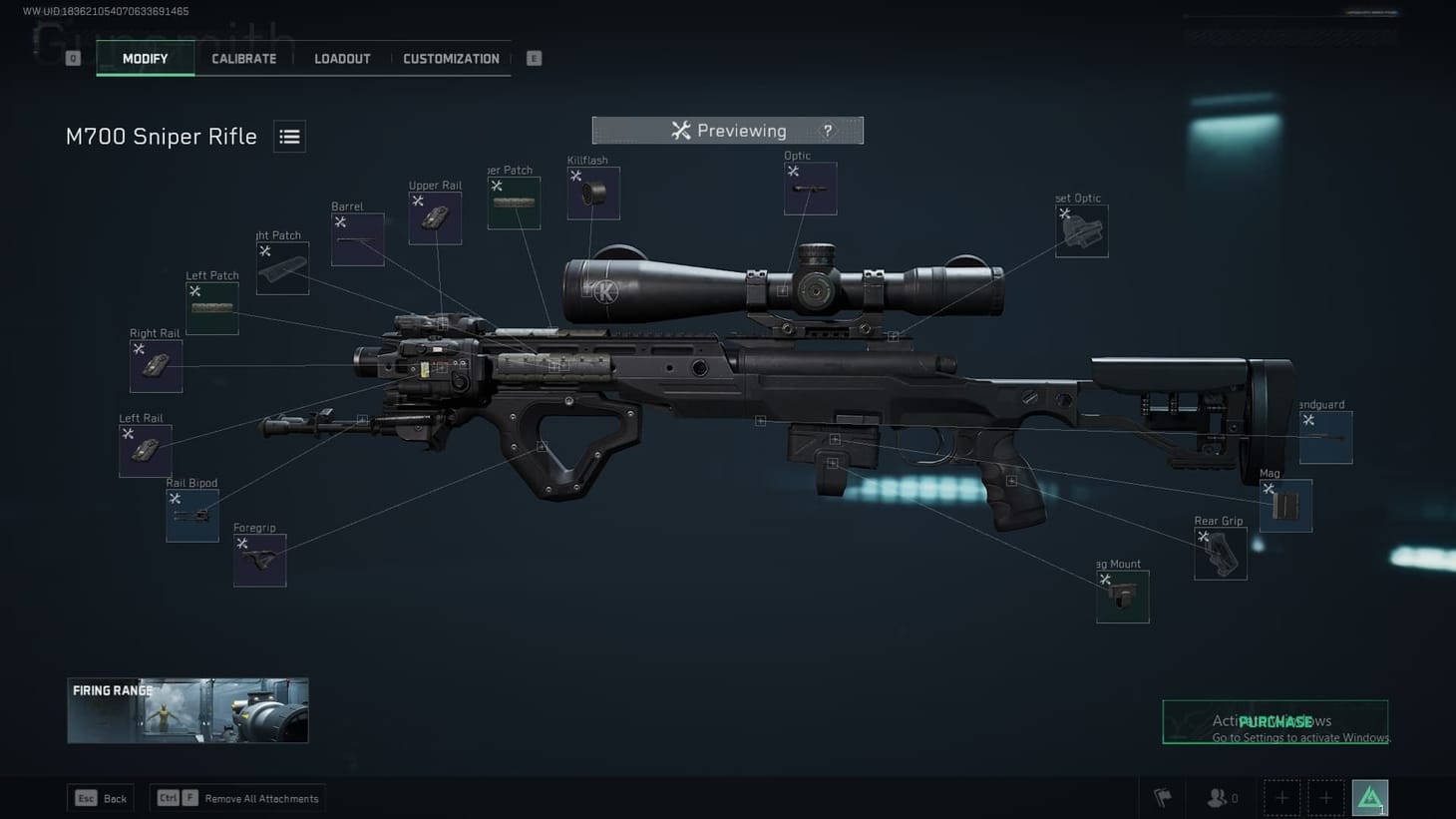Switch to the CALIBRATE tab

coord(242,58)
